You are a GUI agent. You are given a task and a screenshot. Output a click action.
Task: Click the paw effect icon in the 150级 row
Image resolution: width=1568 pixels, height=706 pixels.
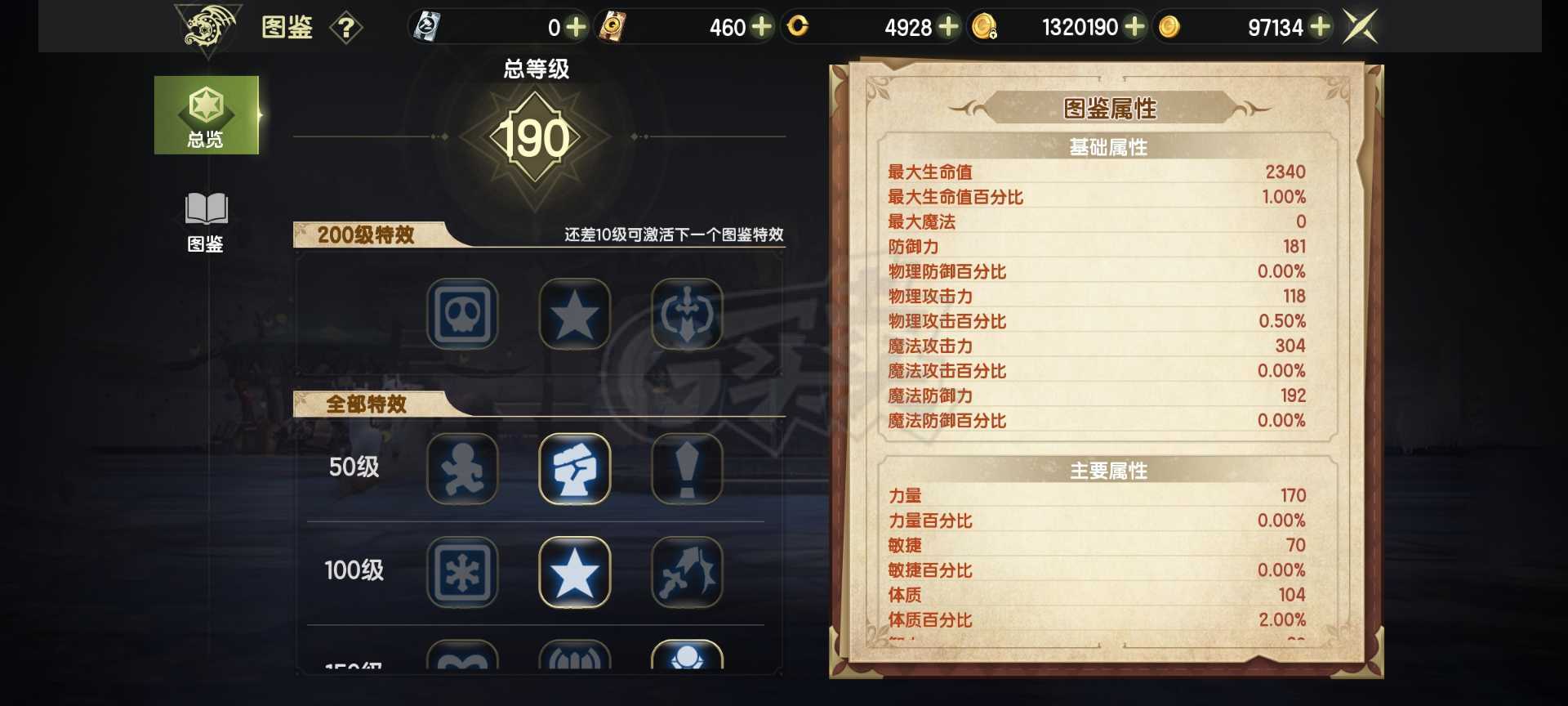click(574, 664)
